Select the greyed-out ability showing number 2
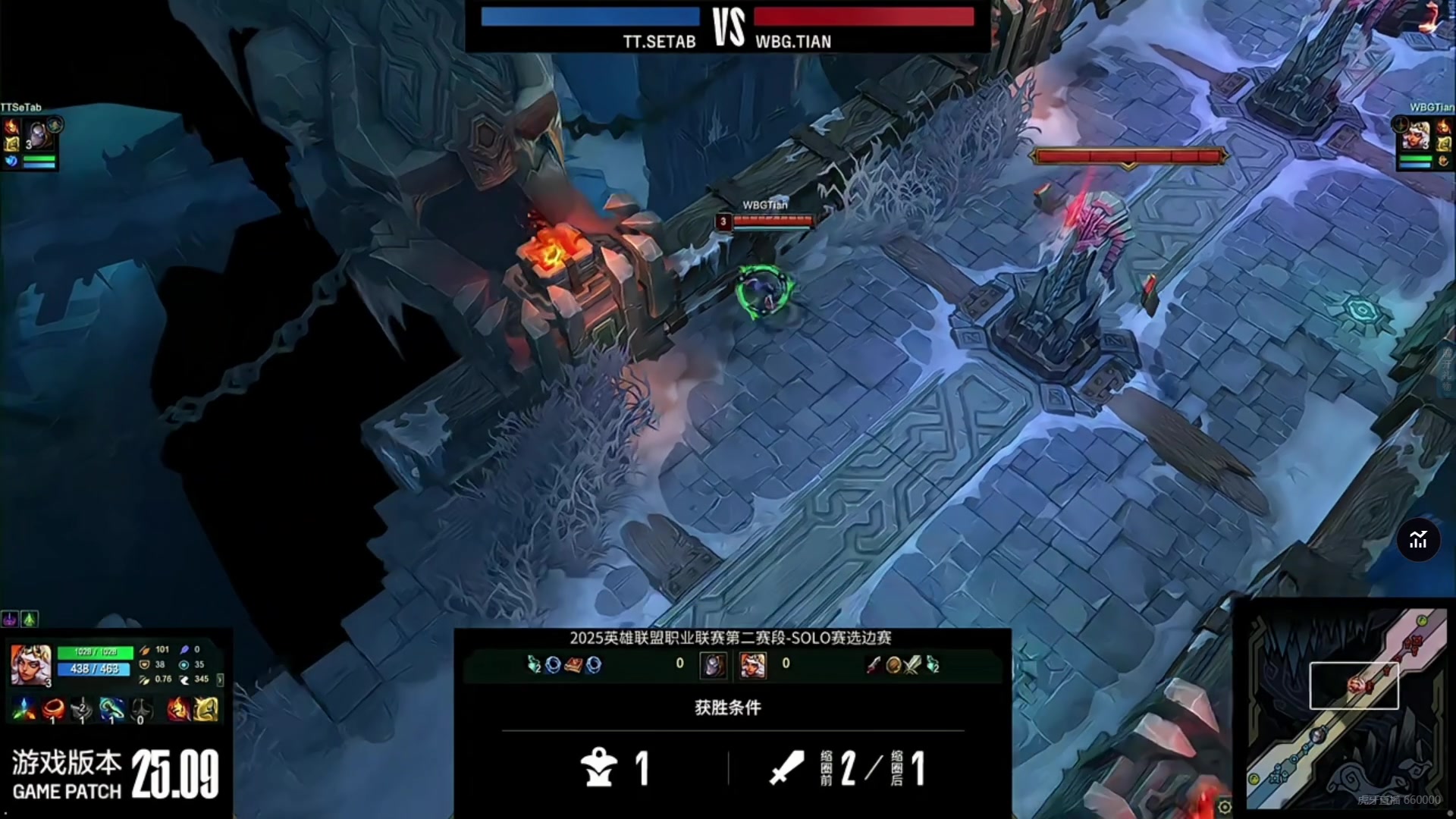 (82, 710)
